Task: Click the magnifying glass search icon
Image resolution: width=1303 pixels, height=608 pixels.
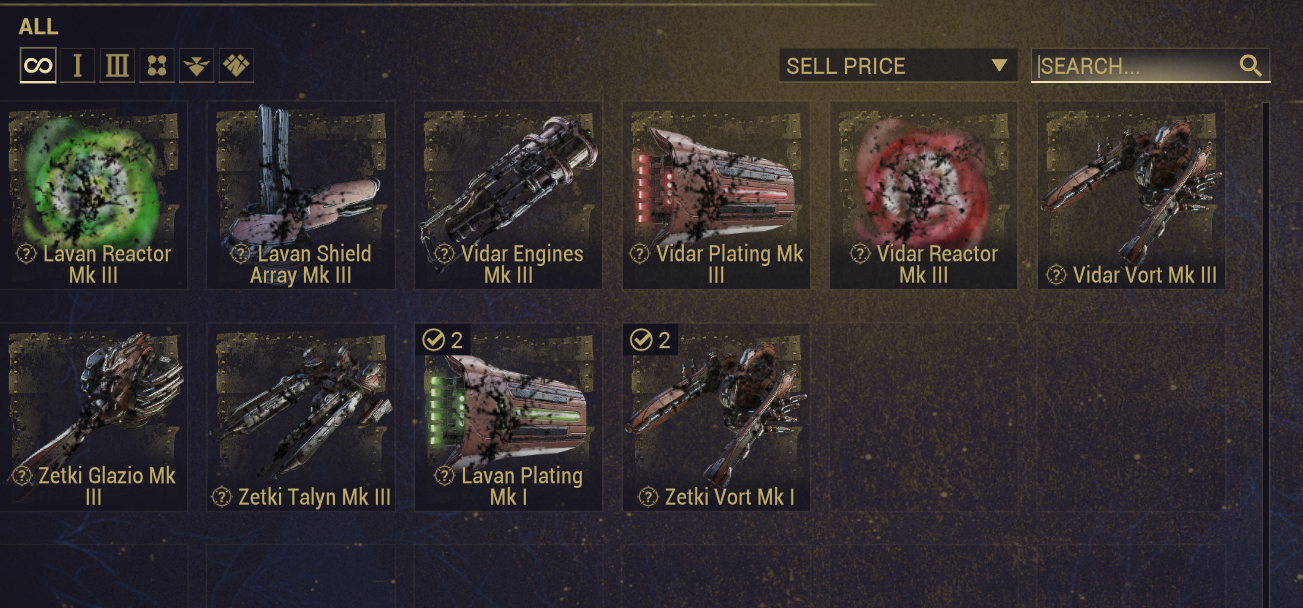Action: point(1250,66)
